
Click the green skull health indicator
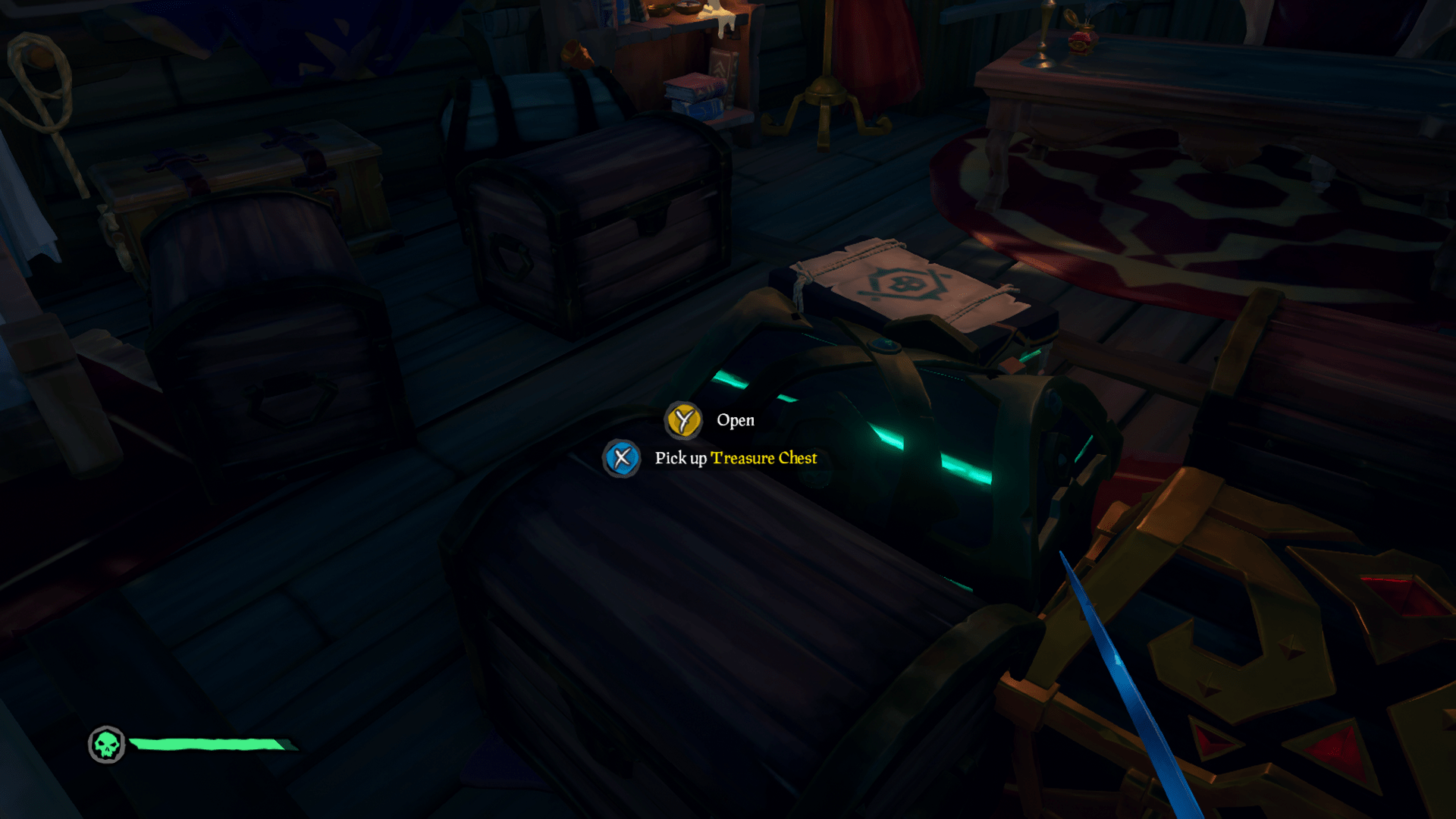(x=106, y=745)
